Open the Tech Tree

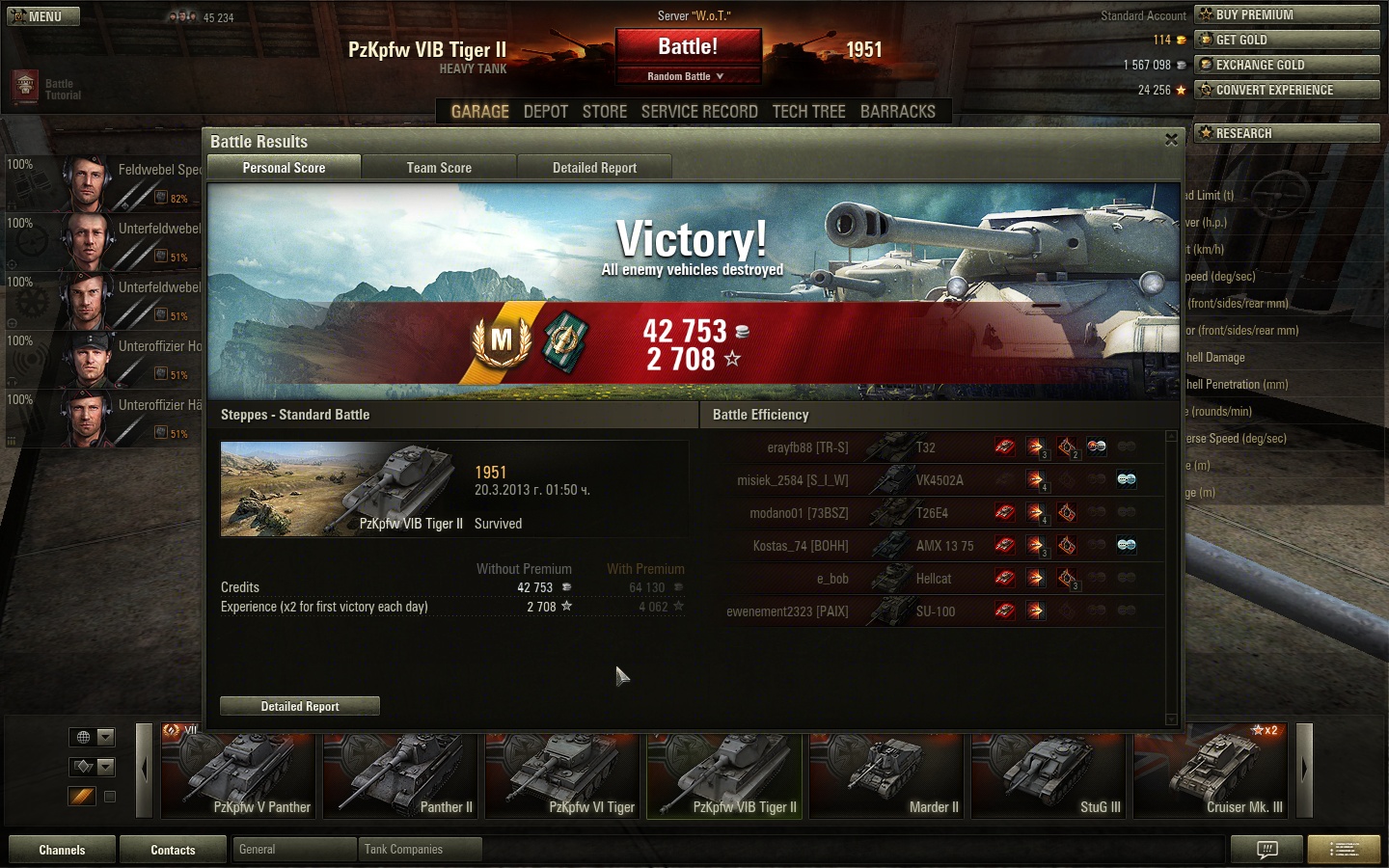pyautogui.click(x=808, y=112)
